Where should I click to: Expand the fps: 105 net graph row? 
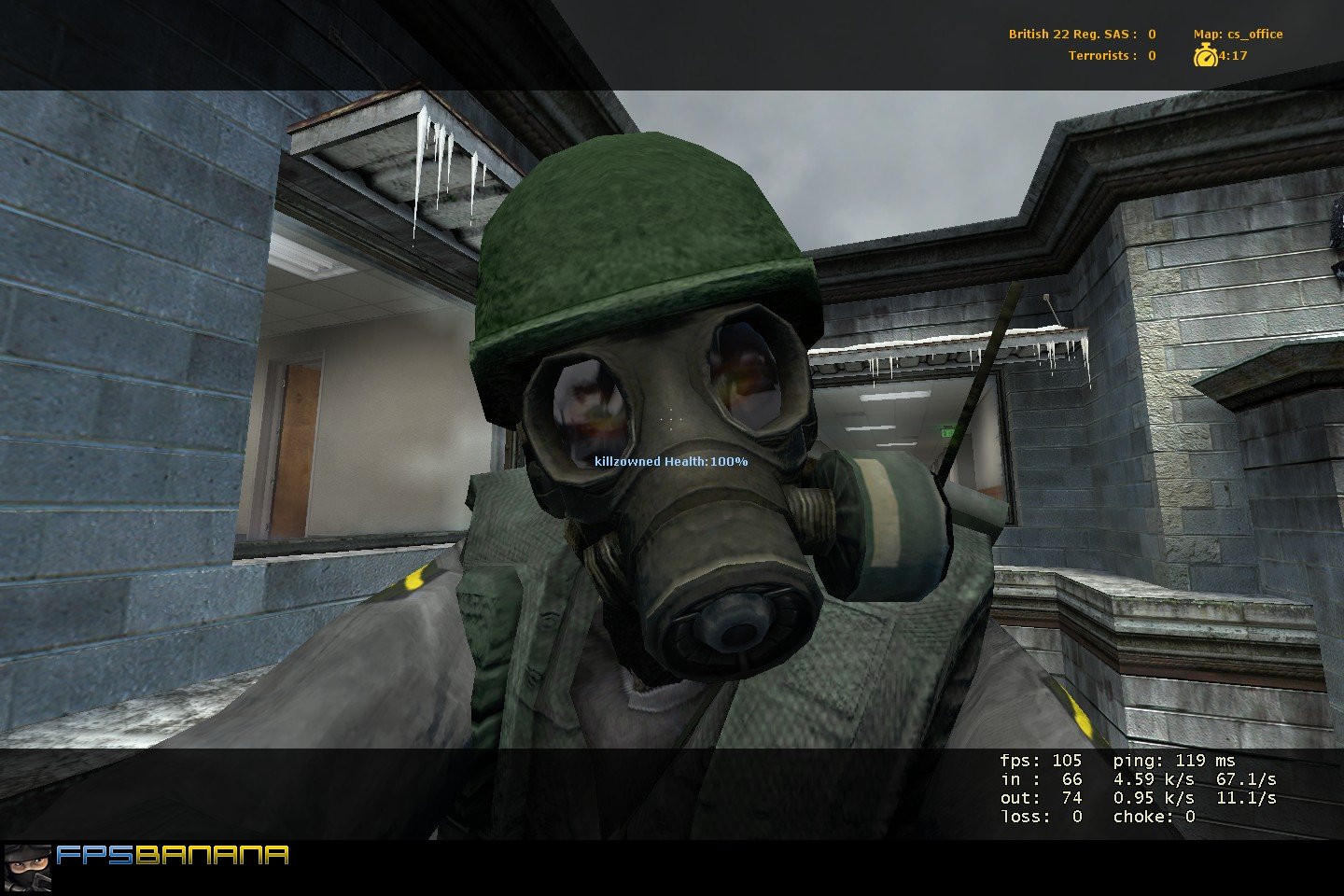tap(1039, 761)
